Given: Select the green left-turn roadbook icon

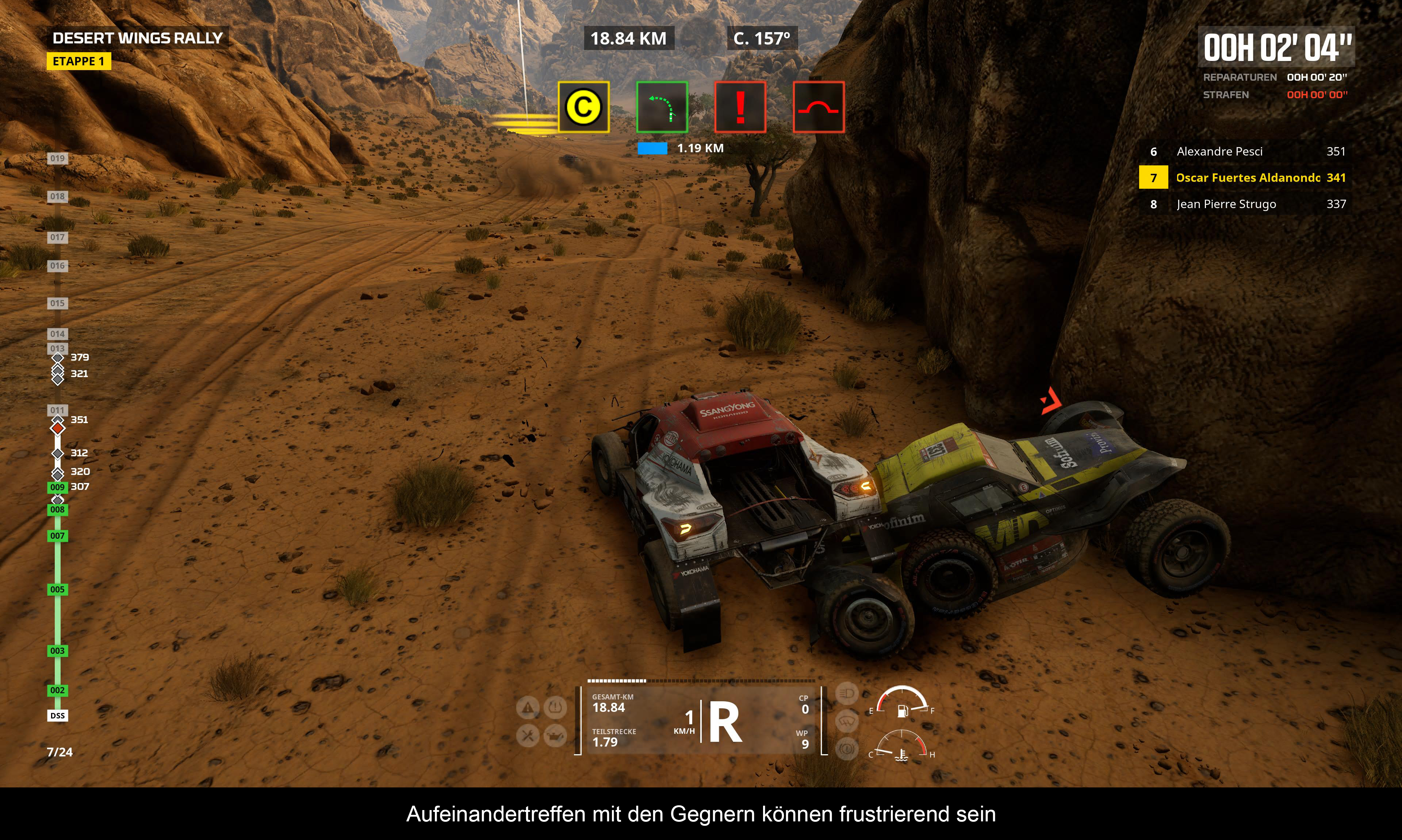Looking at the screenshot, I should pyautogui.click(x=662, y=107).
